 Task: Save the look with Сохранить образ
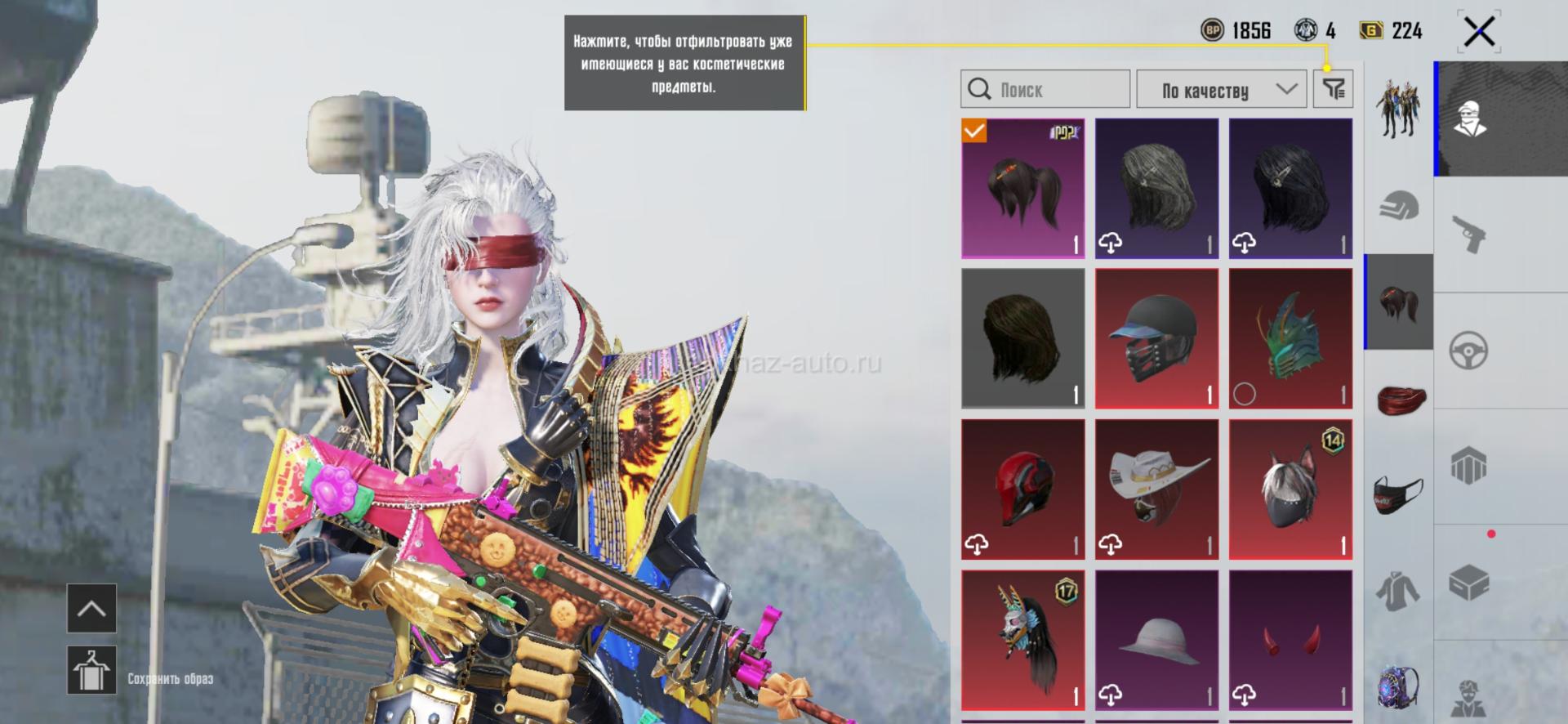(x=91, y=671)
